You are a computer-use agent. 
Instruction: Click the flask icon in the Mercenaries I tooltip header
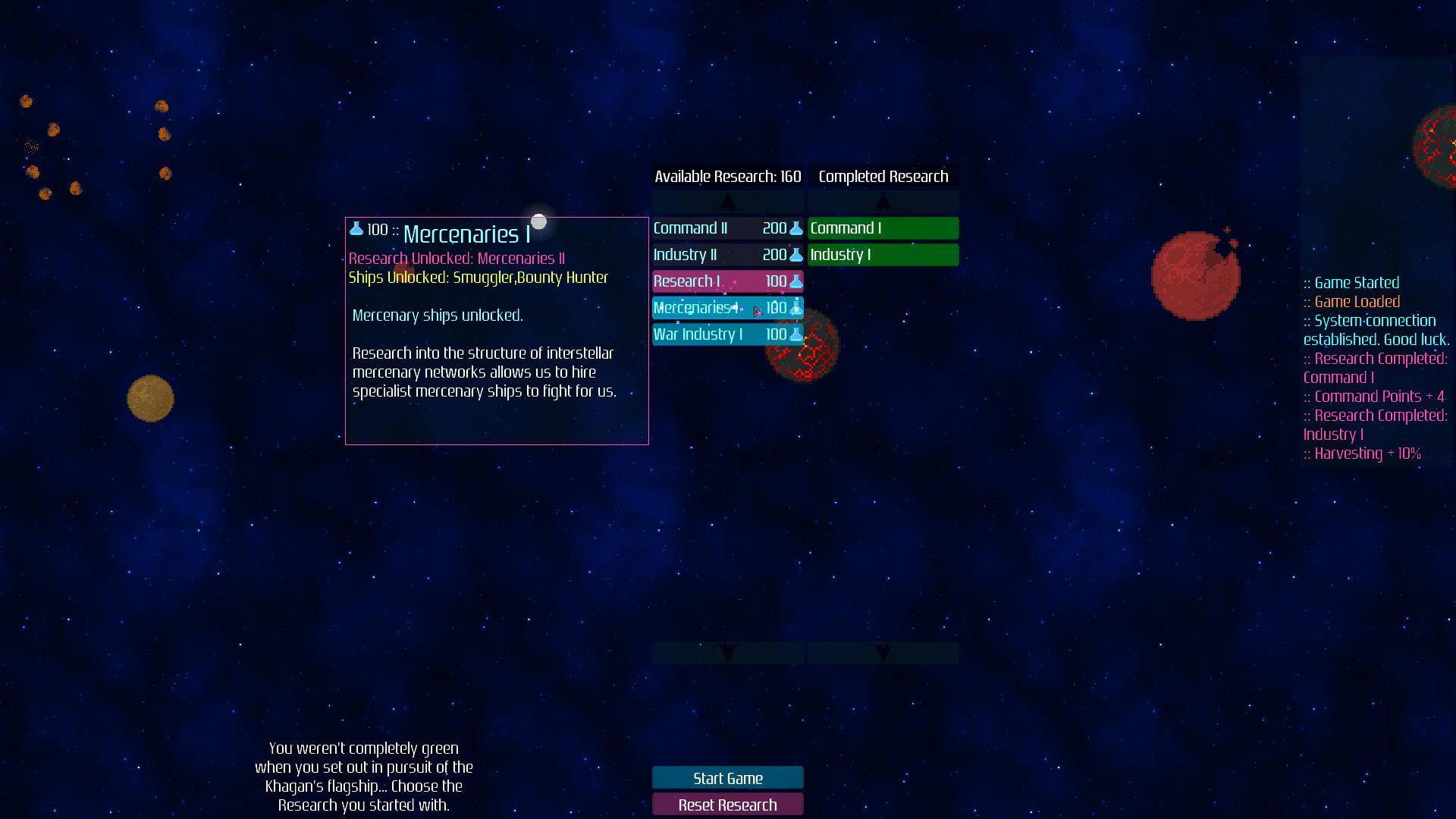pyautogui.click(x=356, y=228)
